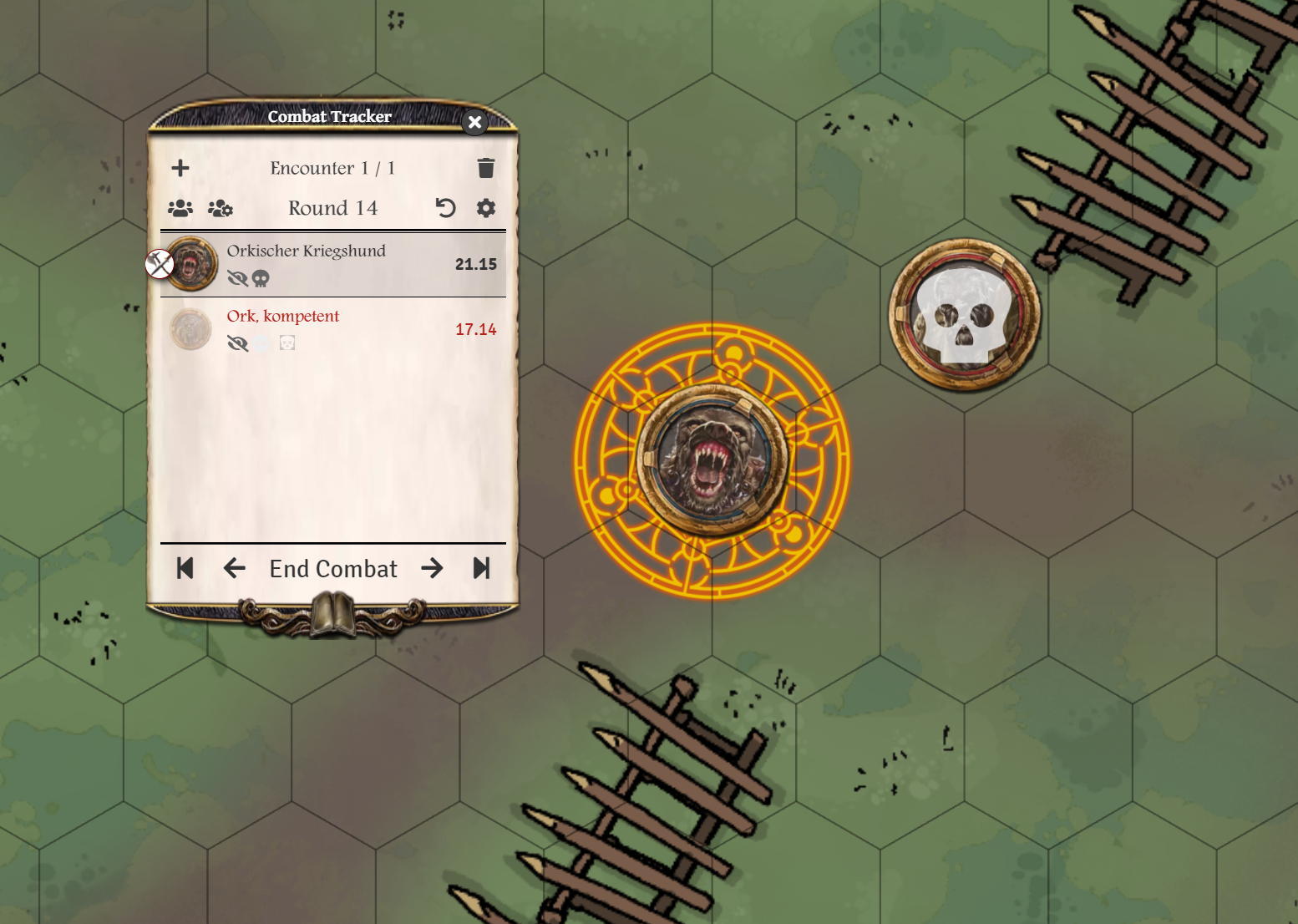Go to previous turn with back arrow

[234, 568]
